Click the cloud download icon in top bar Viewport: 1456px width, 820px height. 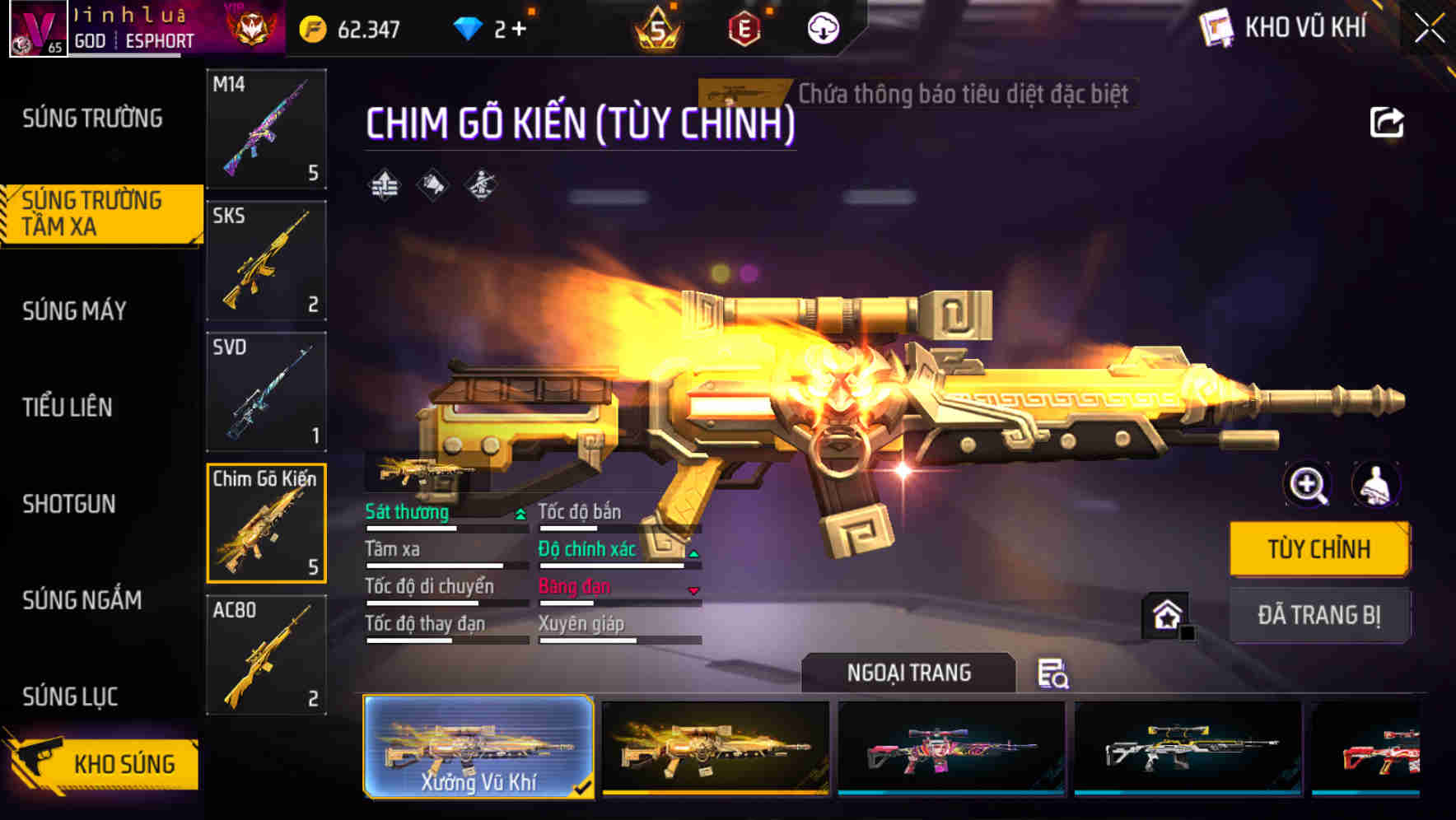tap(823, 27)
